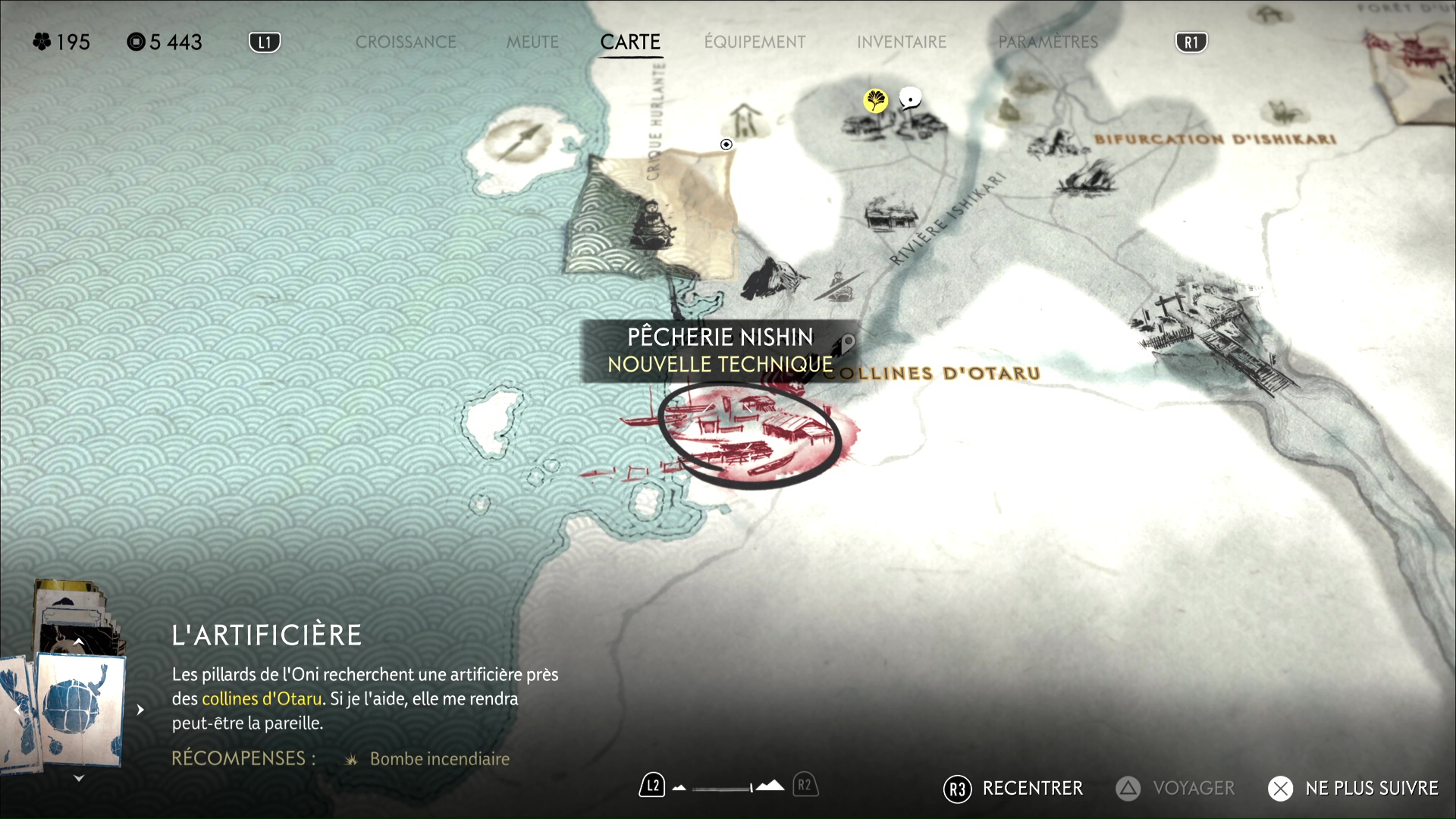Open the Meute tab

(x=532, y=42)
